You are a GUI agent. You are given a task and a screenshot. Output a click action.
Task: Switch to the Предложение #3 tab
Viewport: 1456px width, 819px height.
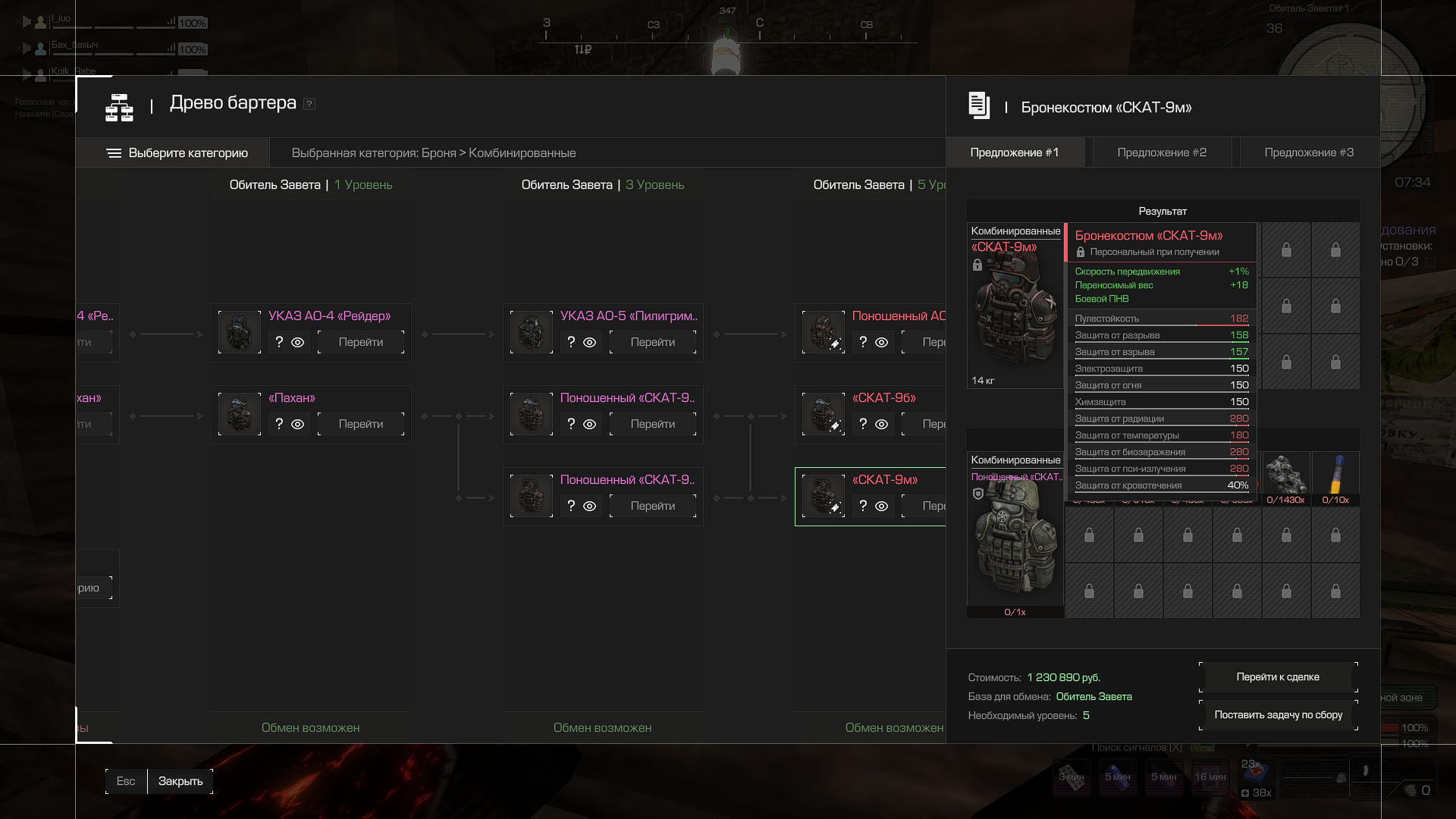click(x=1309, y=152)
